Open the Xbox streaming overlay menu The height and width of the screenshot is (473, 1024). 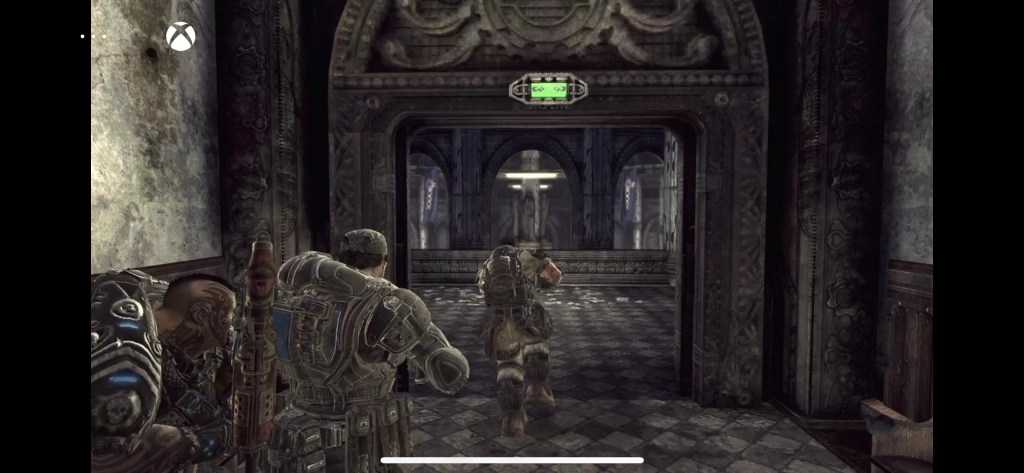[x=181, y=37]
